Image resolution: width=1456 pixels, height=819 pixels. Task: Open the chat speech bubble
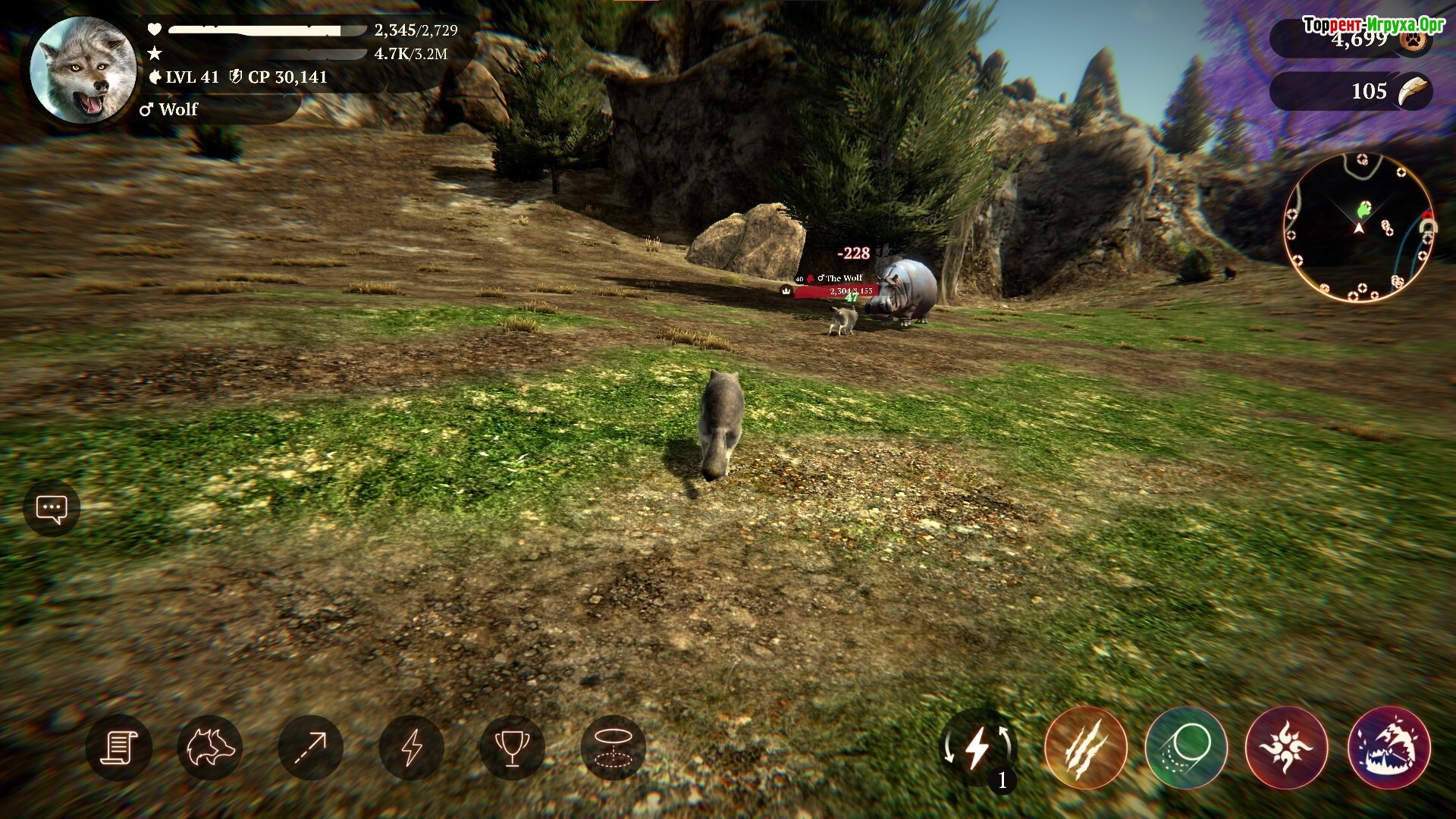tap(52, 509)
